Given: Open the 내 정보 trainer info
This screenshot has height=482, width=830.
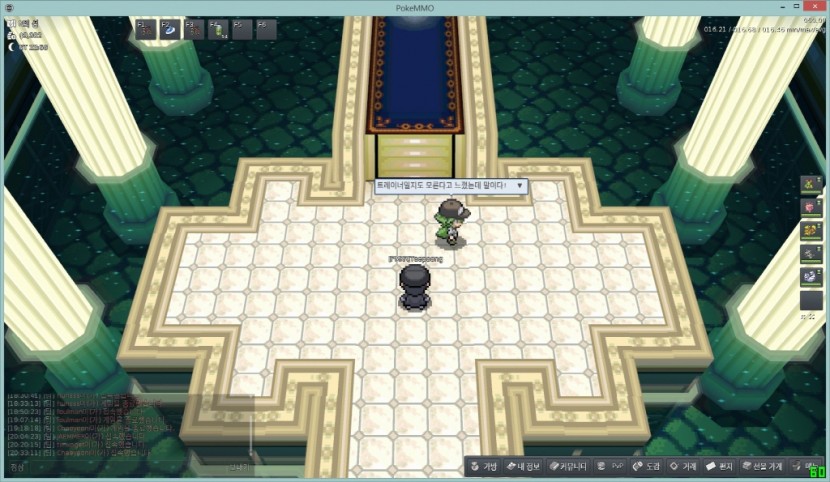Looking at the screenshot, I should click(x=523, y=467).
